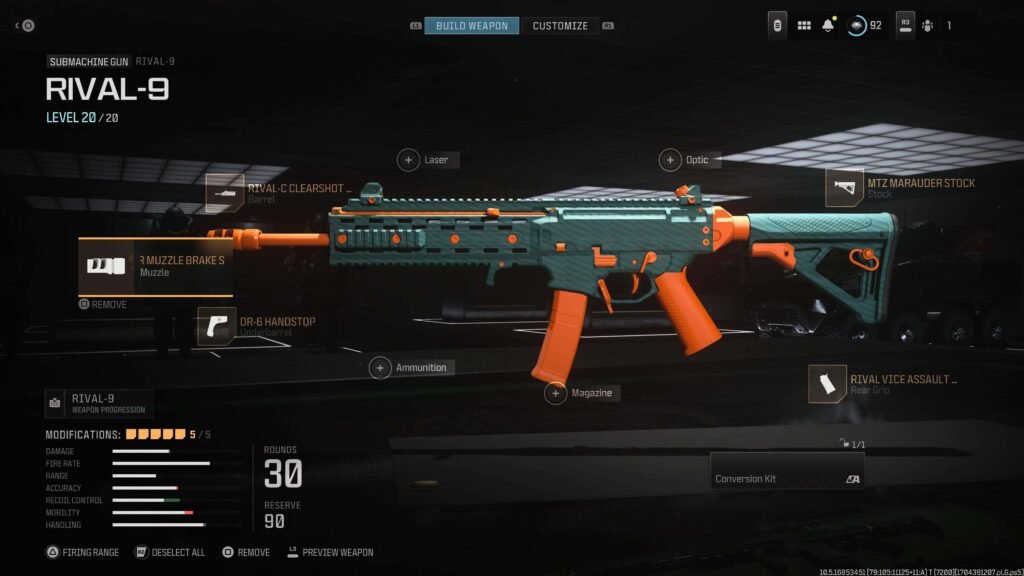This screenshot has width=1024, height=576.
Task: Open the Customize tab
Action: (559, 25)
